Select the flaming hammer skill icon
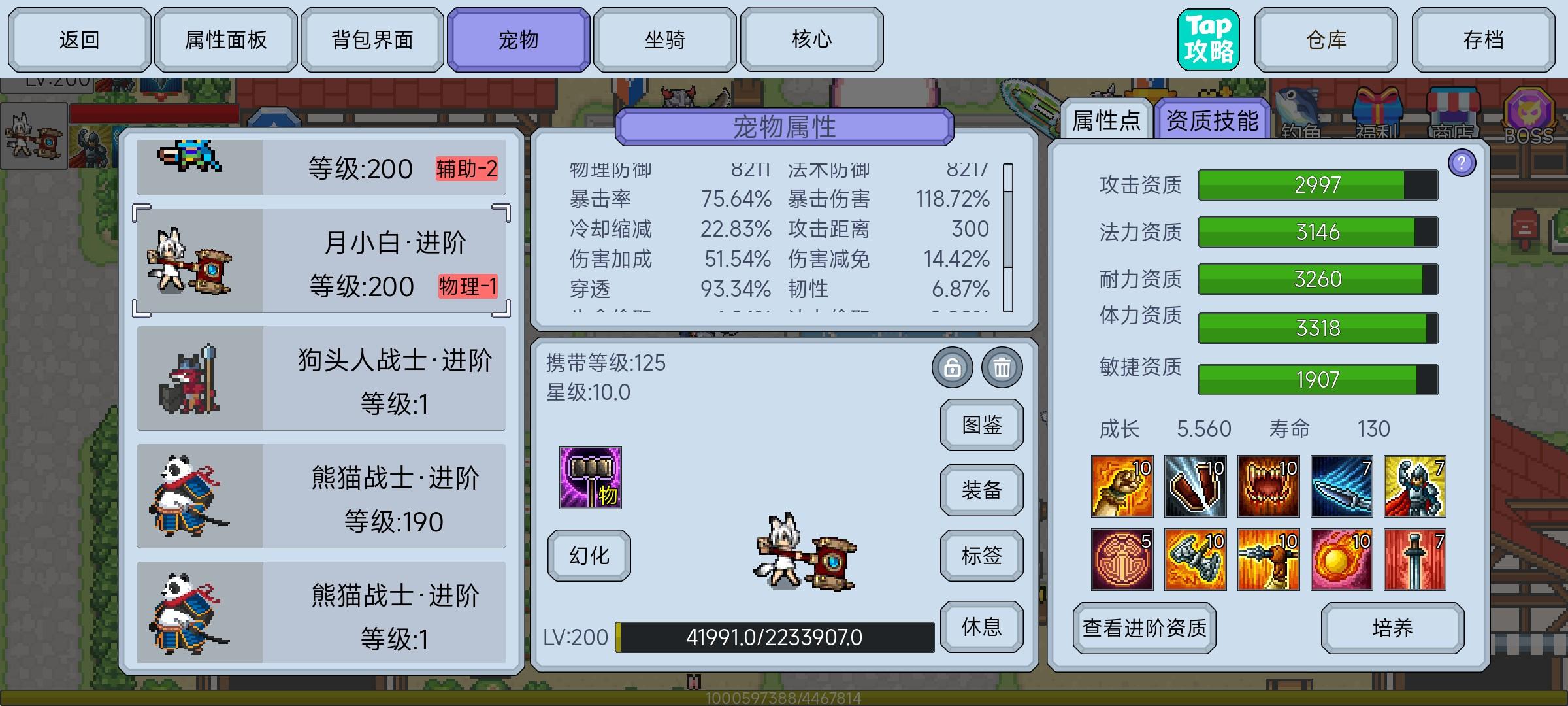1568x706 pixels. click(1196, 559)
